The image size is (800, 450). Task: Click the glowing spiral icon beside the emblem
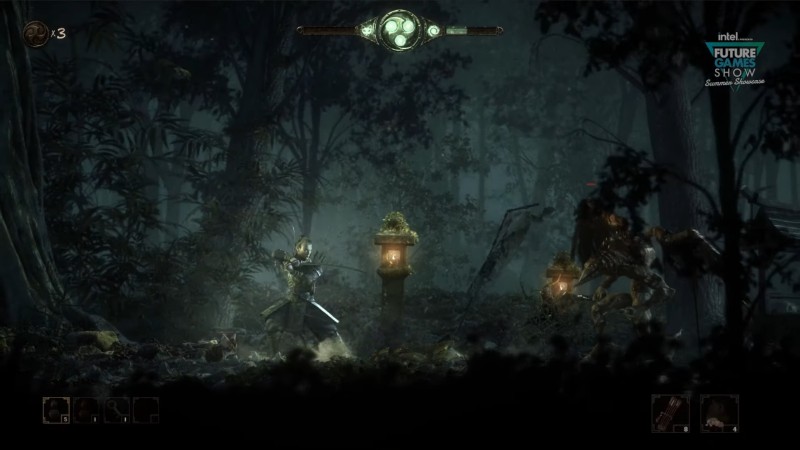tap(434, 31)
